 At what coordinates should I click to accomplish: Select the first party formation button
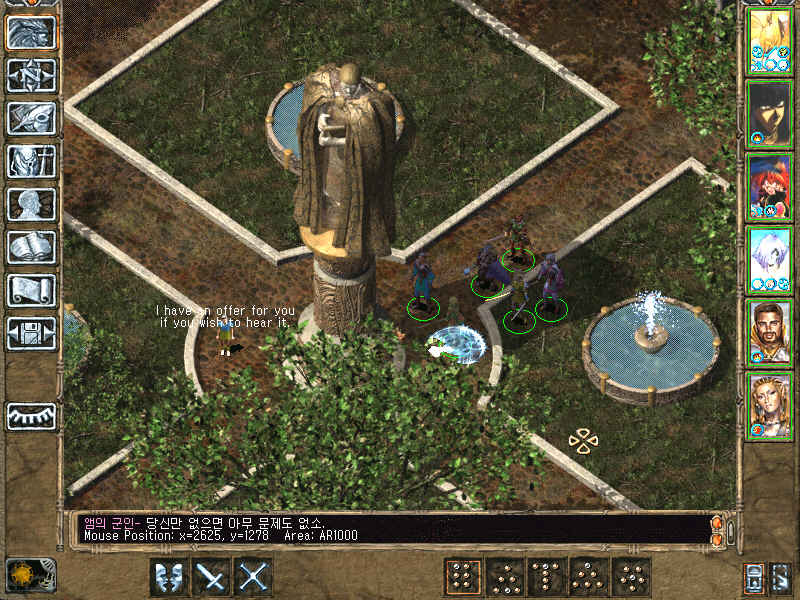point(463,577)
